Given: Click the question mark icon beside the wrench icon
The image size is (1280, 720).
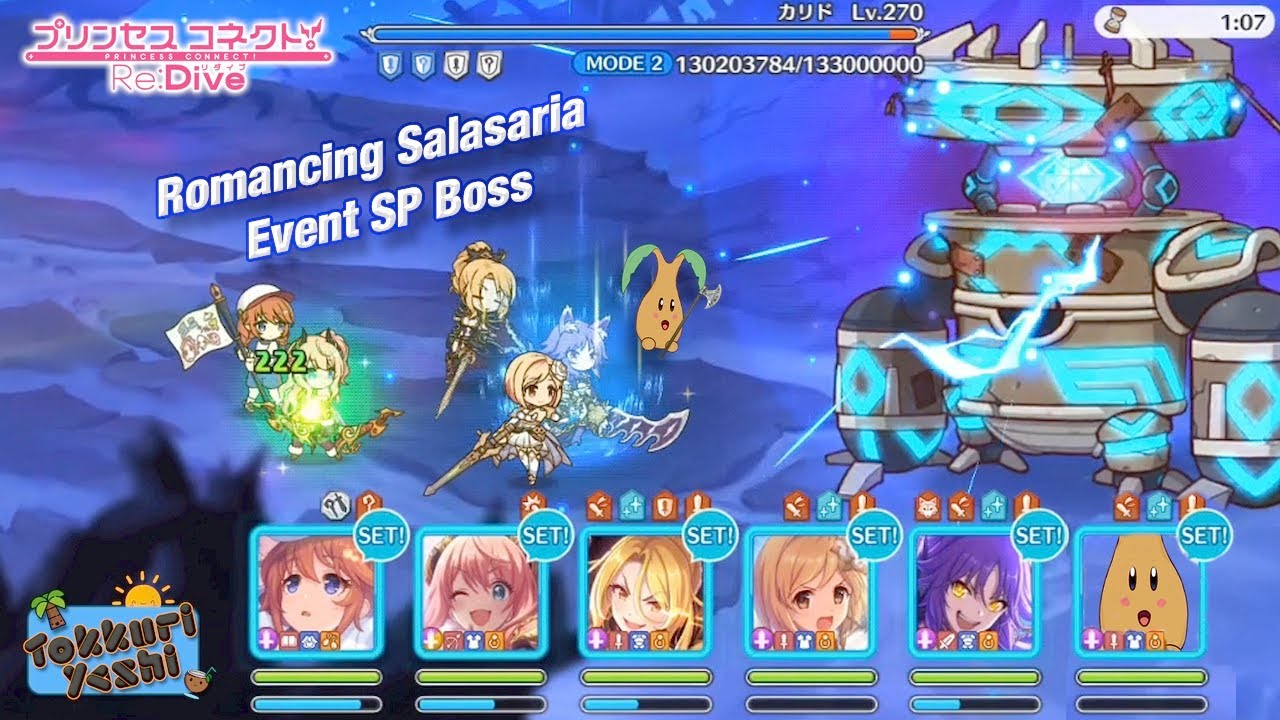Looking at the screenshot, I should point(368,503).
